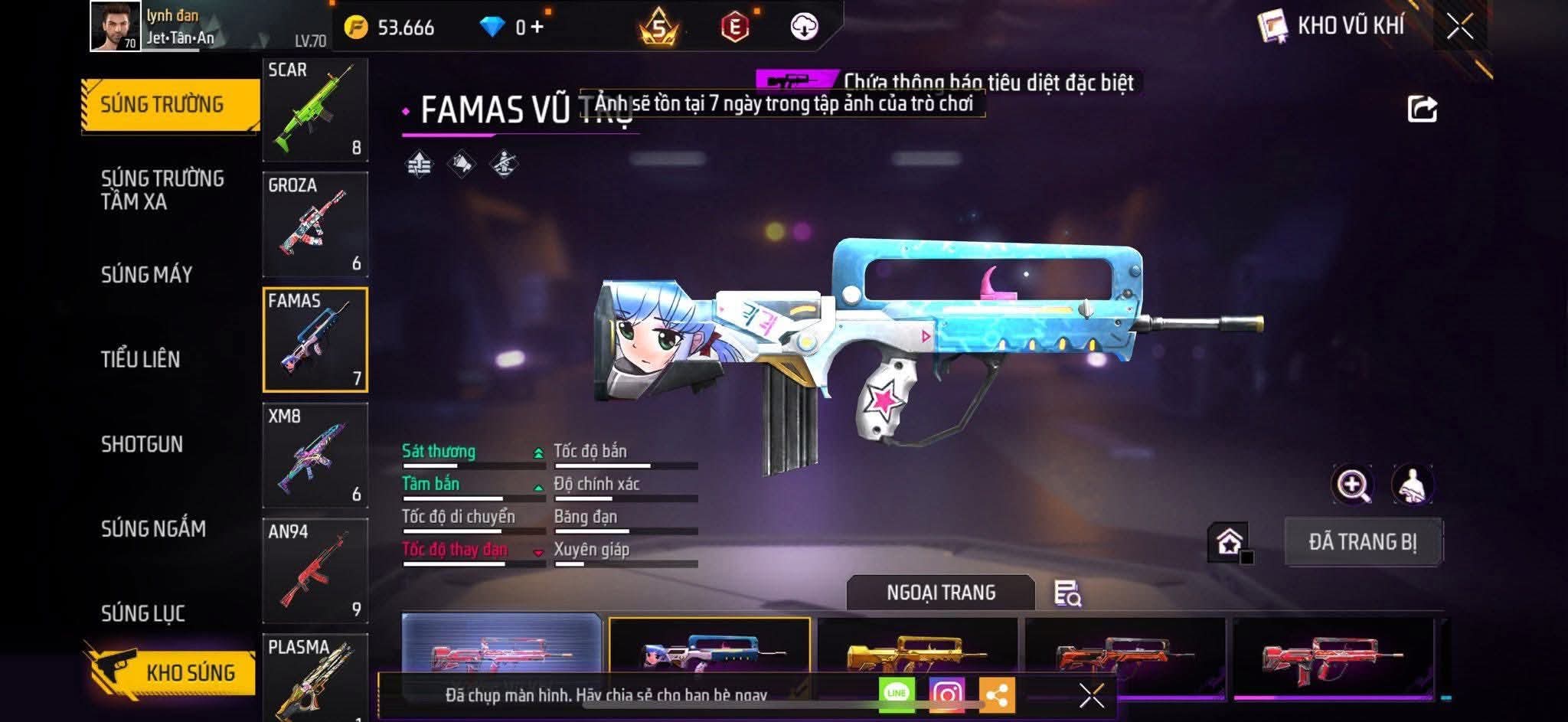
Task: Share screenshot to Instagram
Action: [946, 694]
